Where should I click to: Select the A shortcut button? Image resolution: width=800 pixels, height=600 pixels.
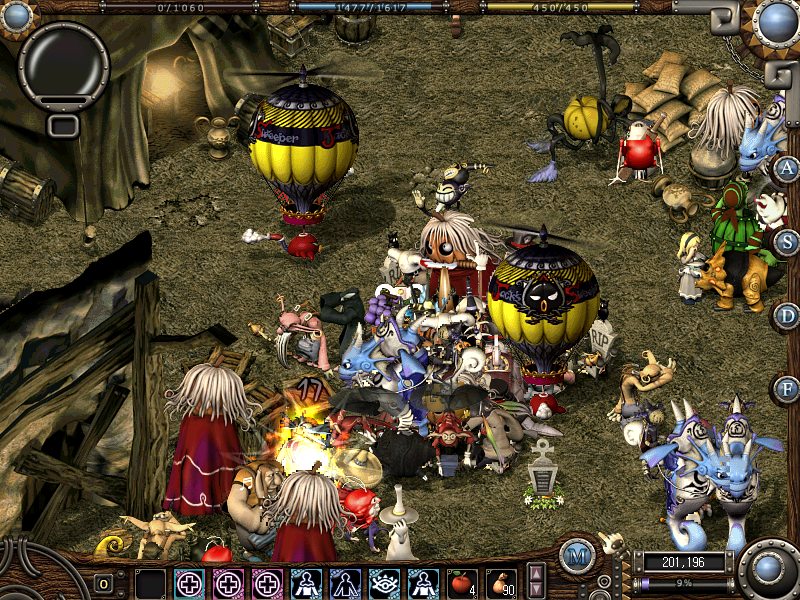coord(787,168)
